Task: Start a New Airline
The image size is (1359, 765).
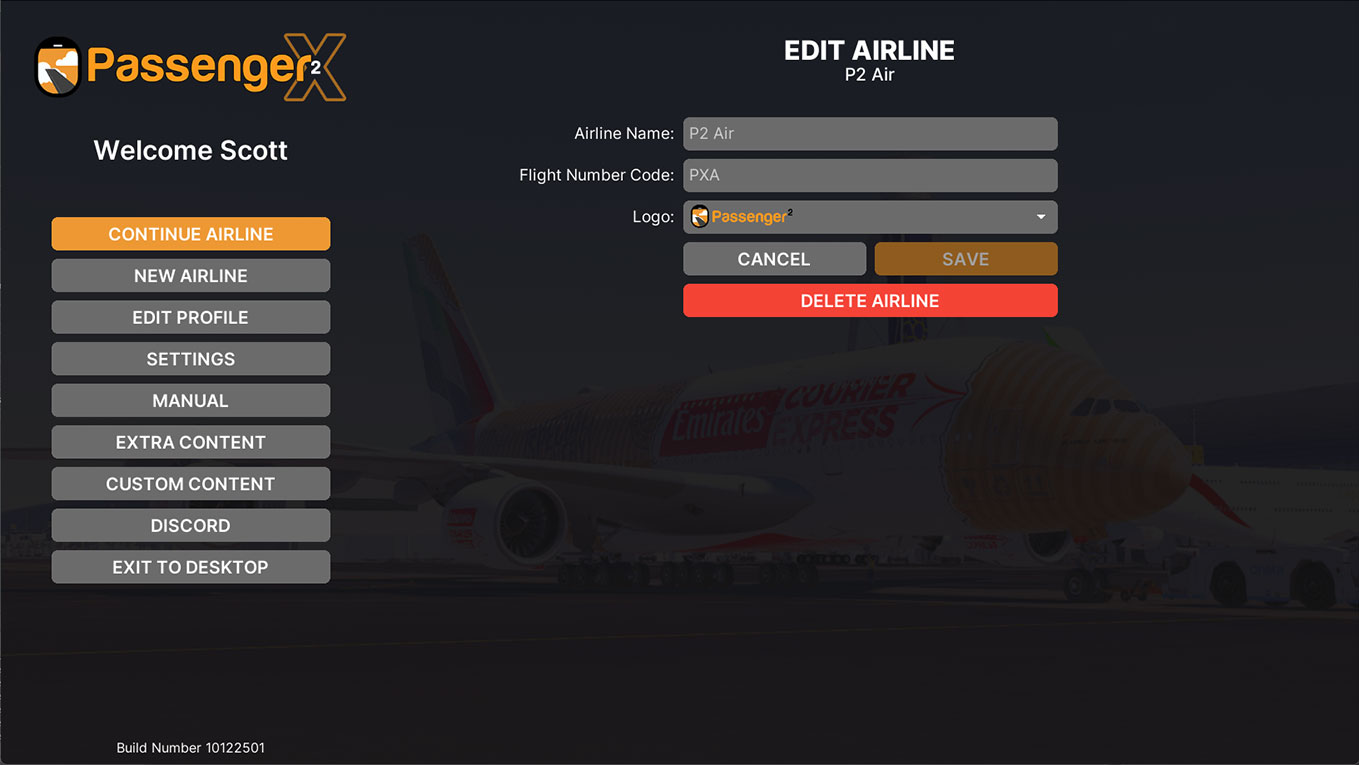Action: pos(190,276)
